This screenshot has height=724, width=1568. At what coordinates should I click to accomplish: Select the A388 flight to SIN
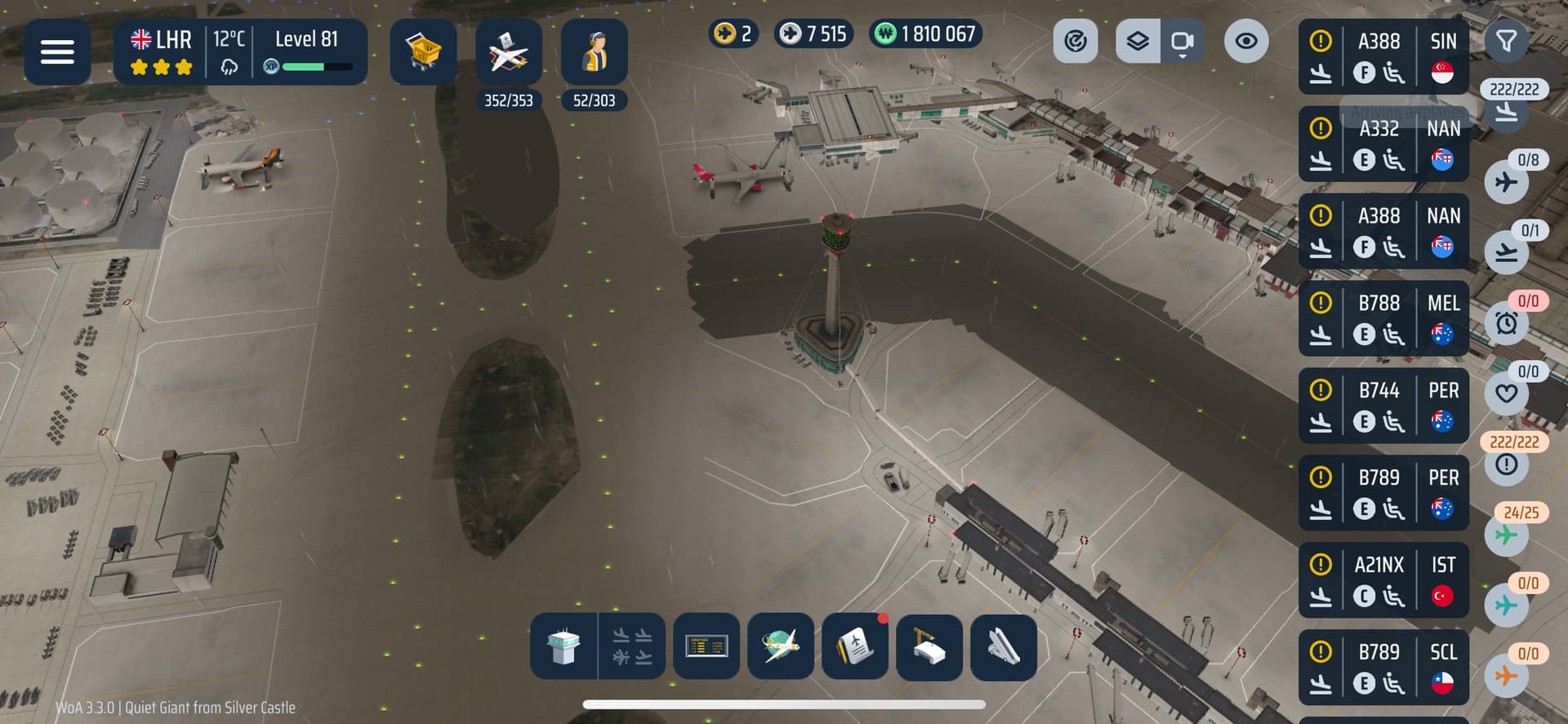click(1383, 57)
